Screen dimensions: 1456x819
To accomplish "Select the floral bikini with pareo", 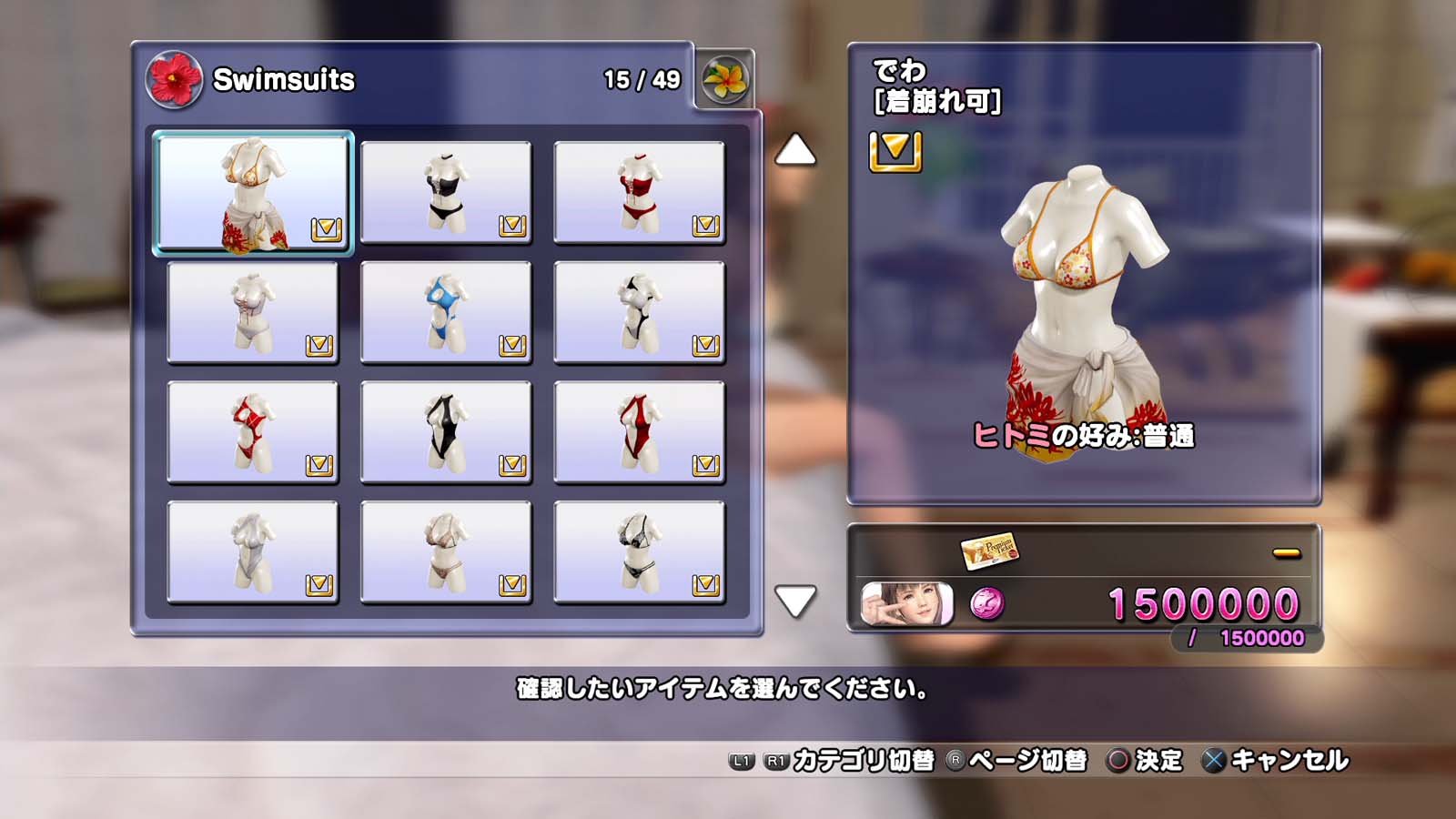I will [x=253, y=193].
